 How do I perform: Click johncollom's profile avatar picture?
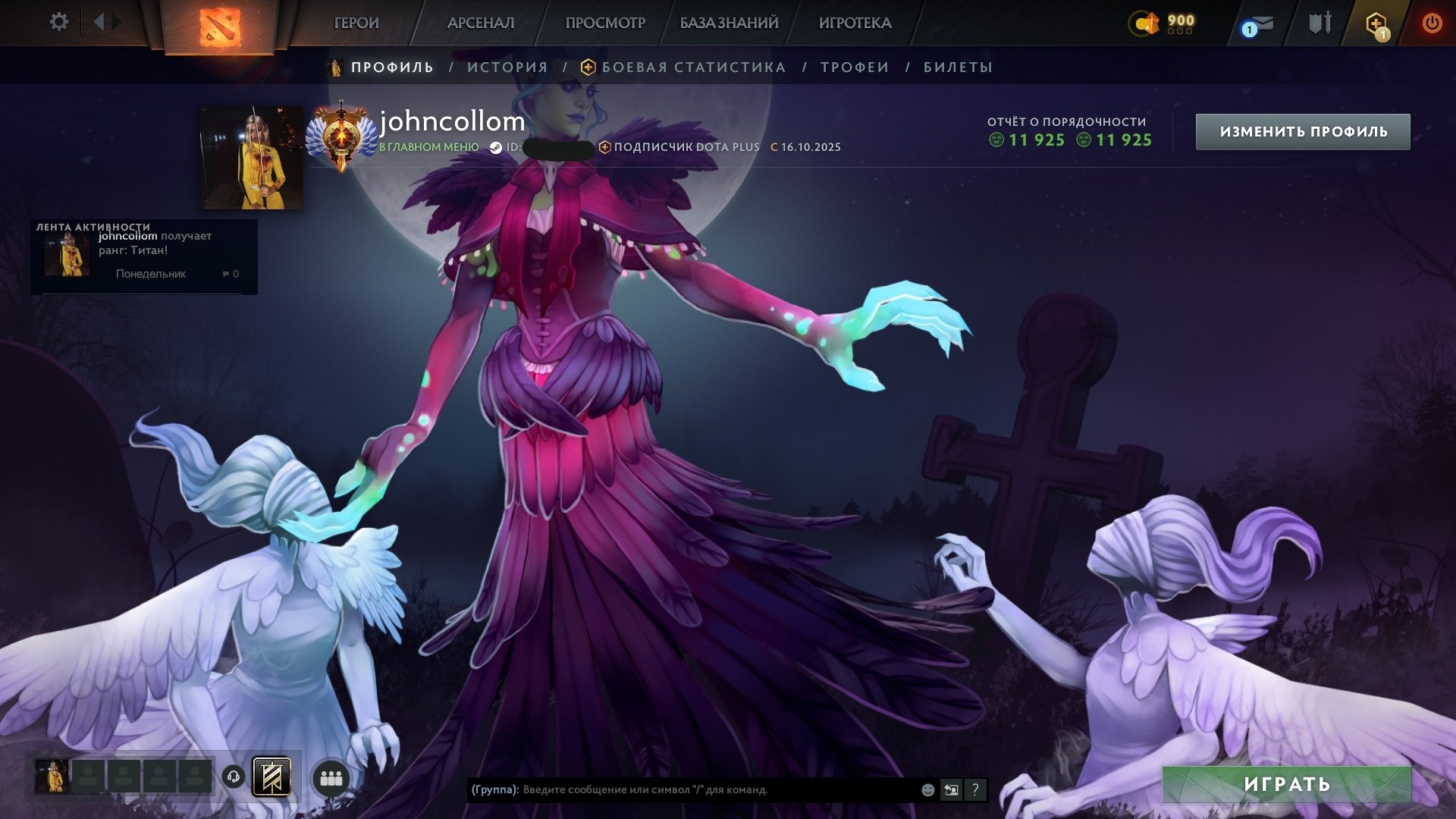pyautogui.click(x=242, y=155)
